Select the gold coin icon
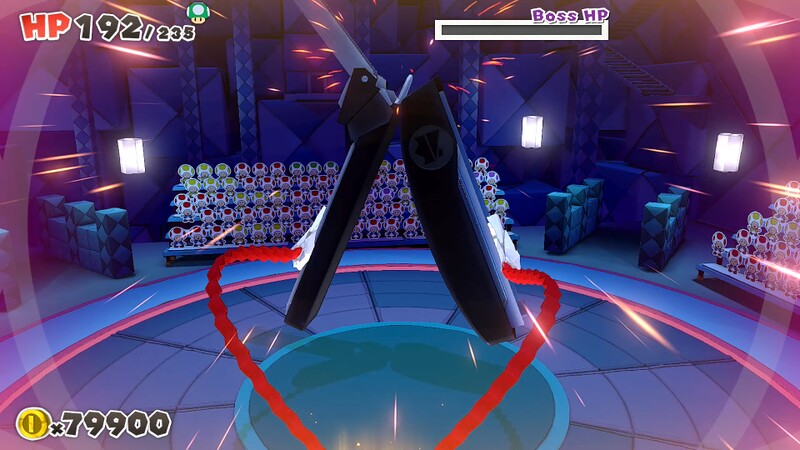The image size is (800, 450). (31, 424)
